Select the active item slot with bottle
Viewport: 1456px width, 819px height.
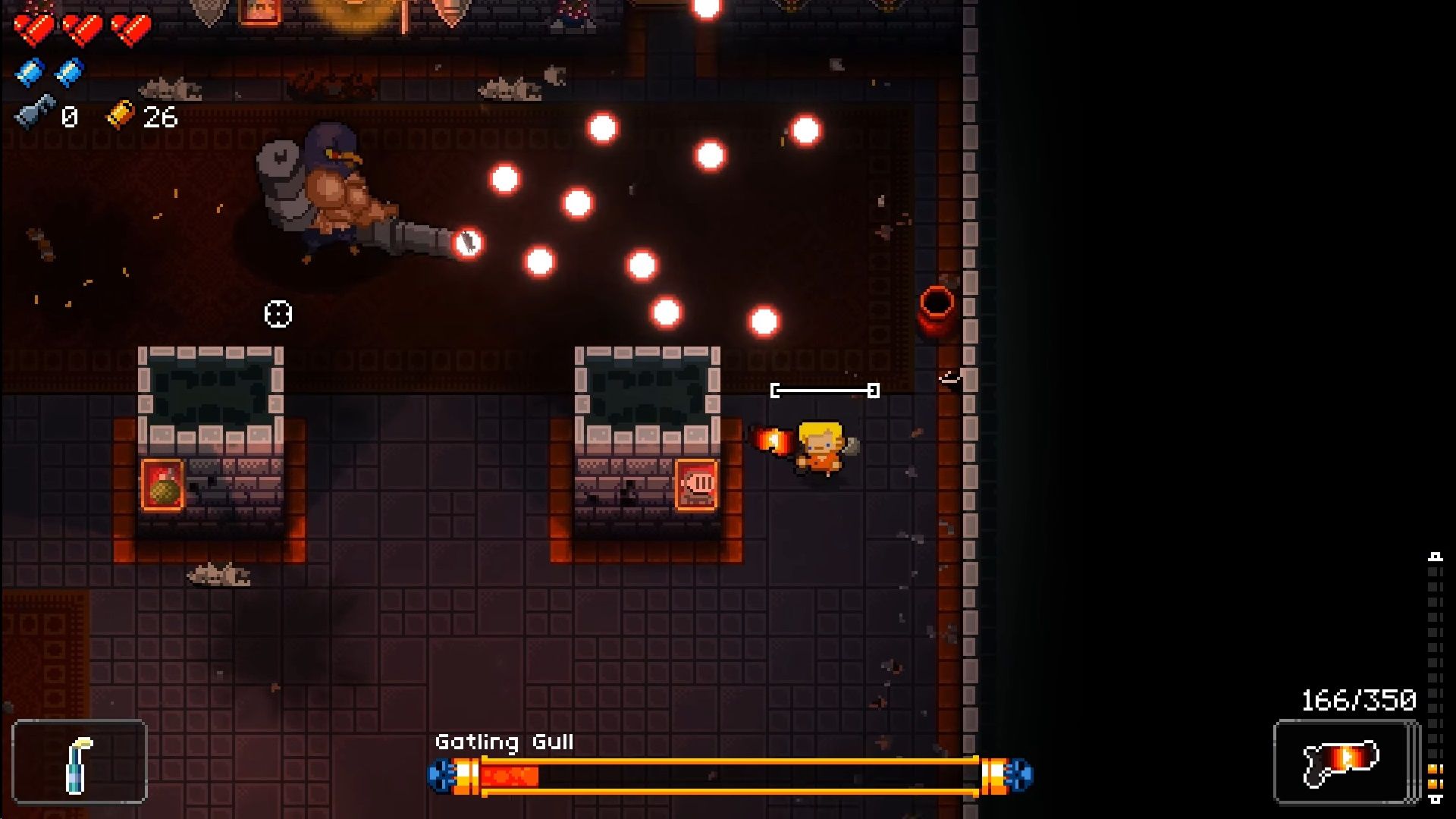80,761
